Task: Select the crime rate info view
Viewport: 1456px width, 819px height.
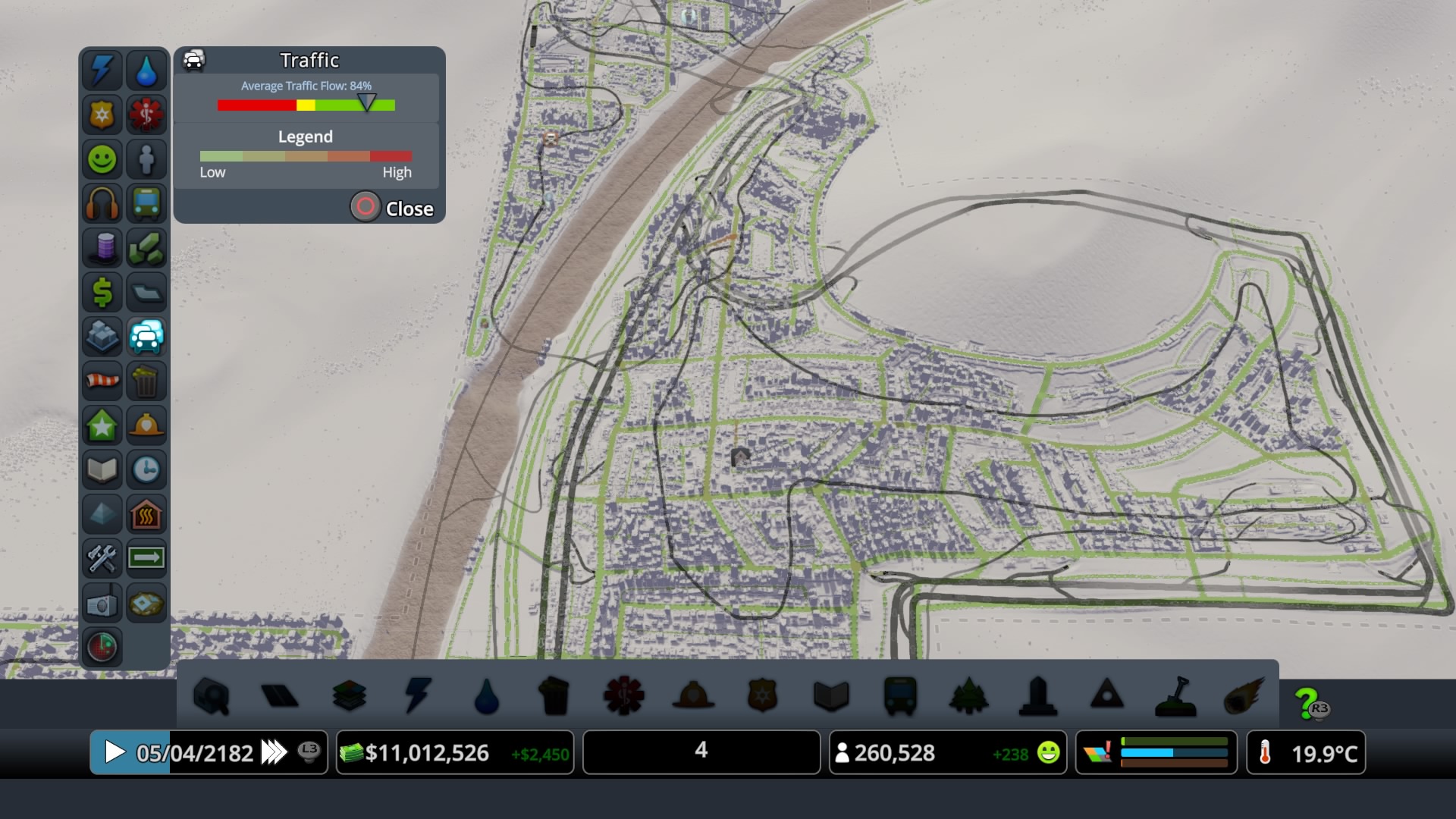Action: point(102,115)
